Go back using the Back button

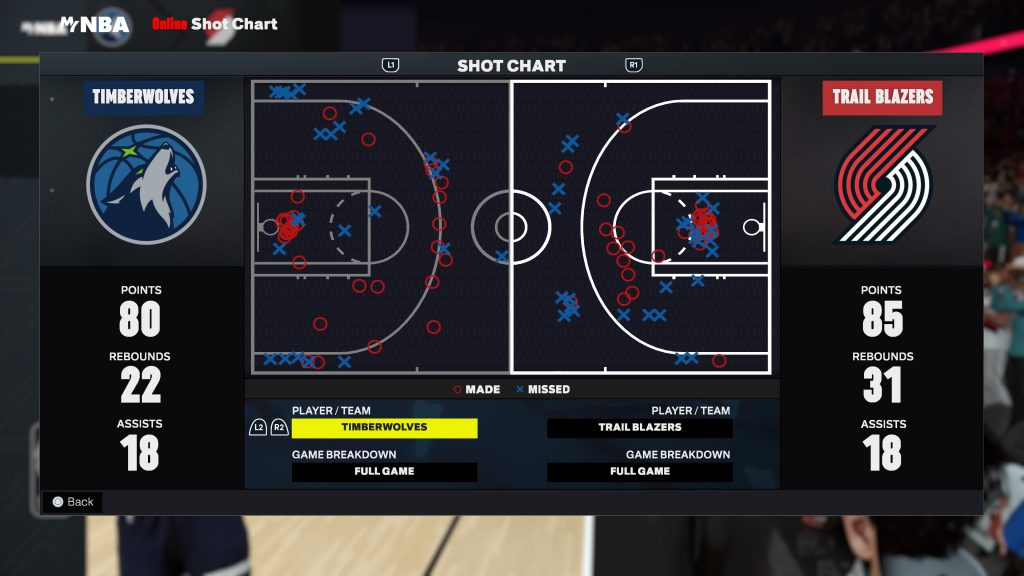coord(72,502)
